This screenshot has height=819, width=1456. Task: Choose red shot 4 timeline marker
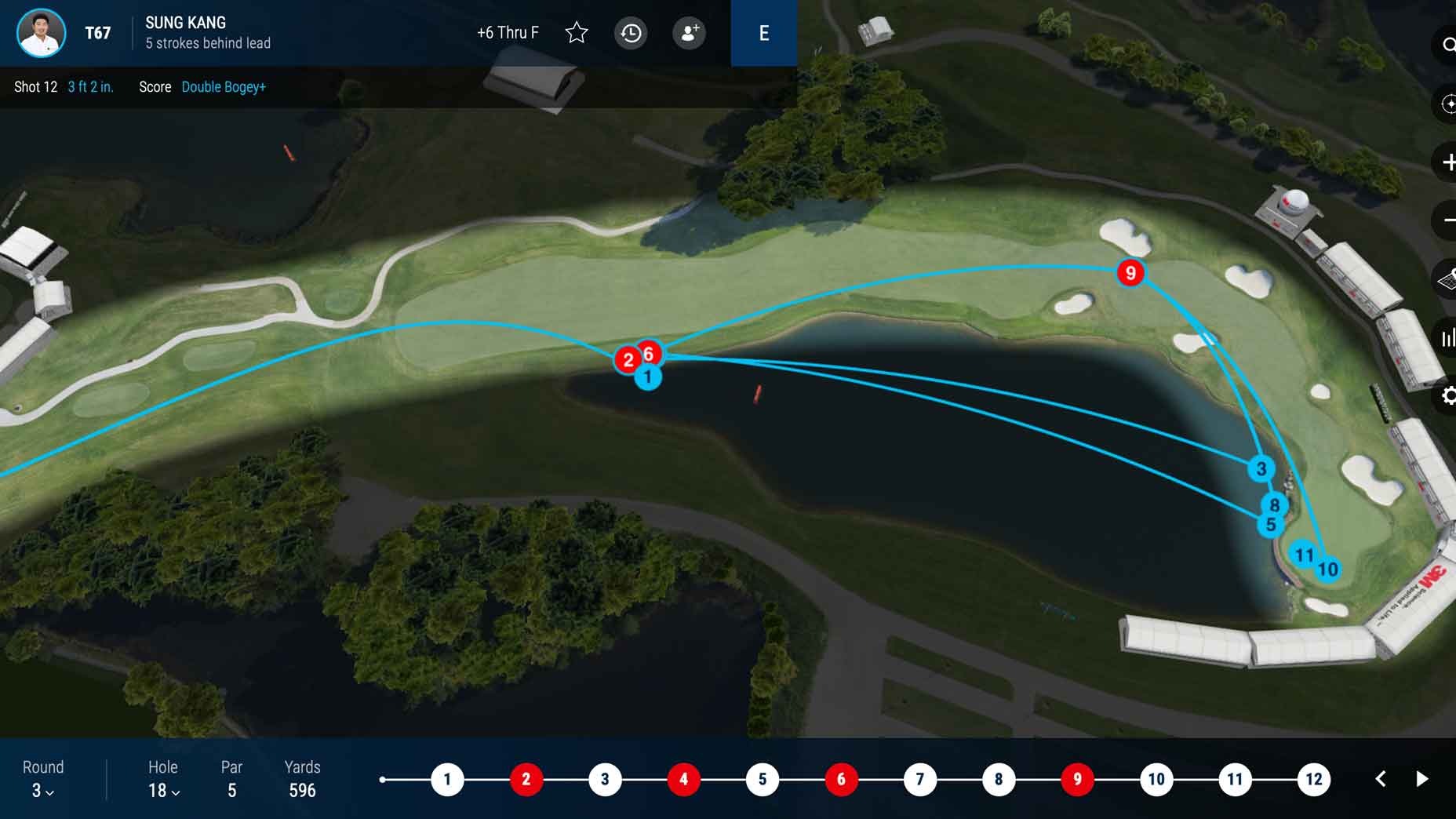683,779
